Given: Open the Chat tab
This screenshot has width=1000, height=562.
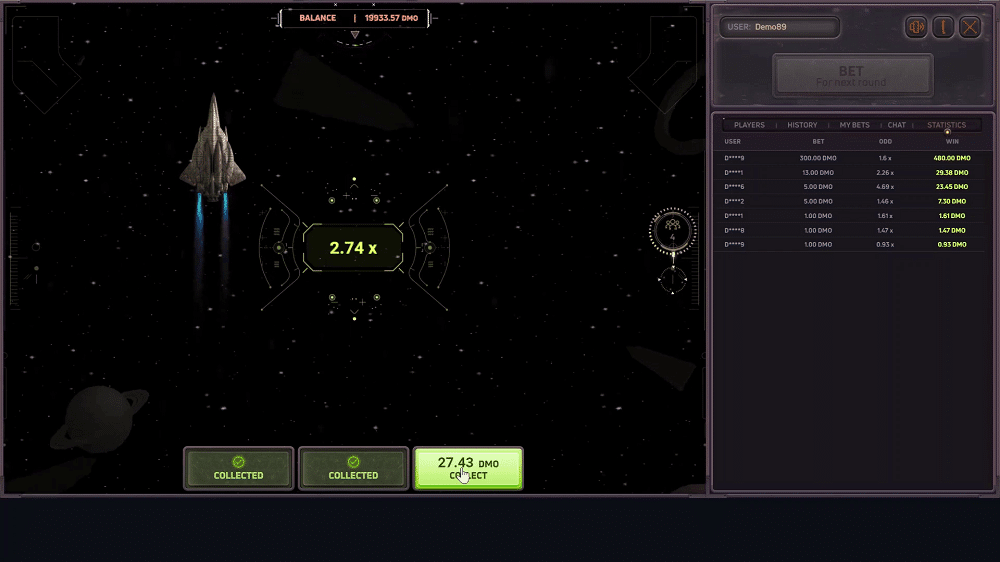Looking at the screenshot, I should coord(897,125).
